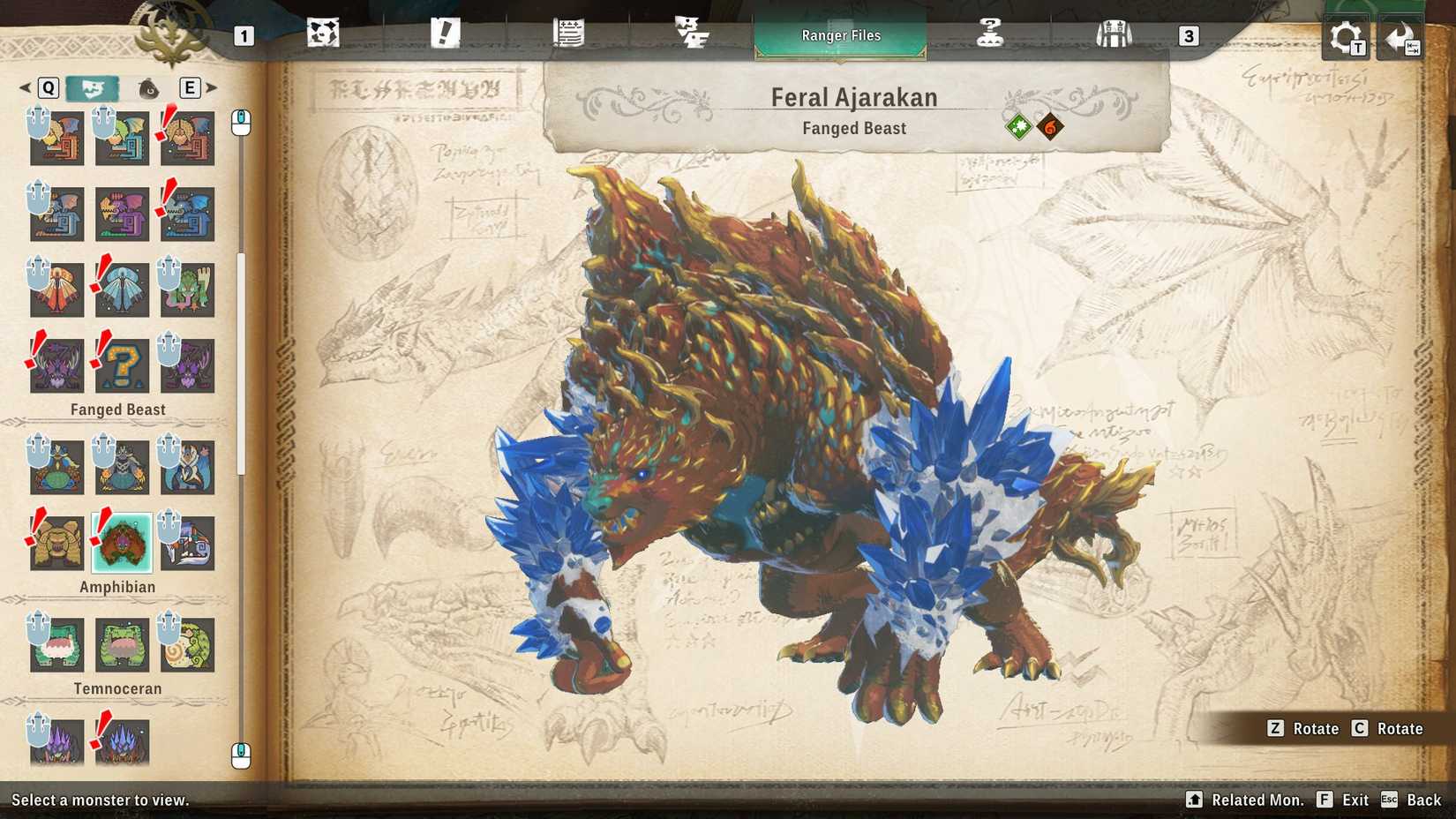
Task: Select the teal-highlighted Amphibian monster thumbnail
Action: [x=123, y=545]
